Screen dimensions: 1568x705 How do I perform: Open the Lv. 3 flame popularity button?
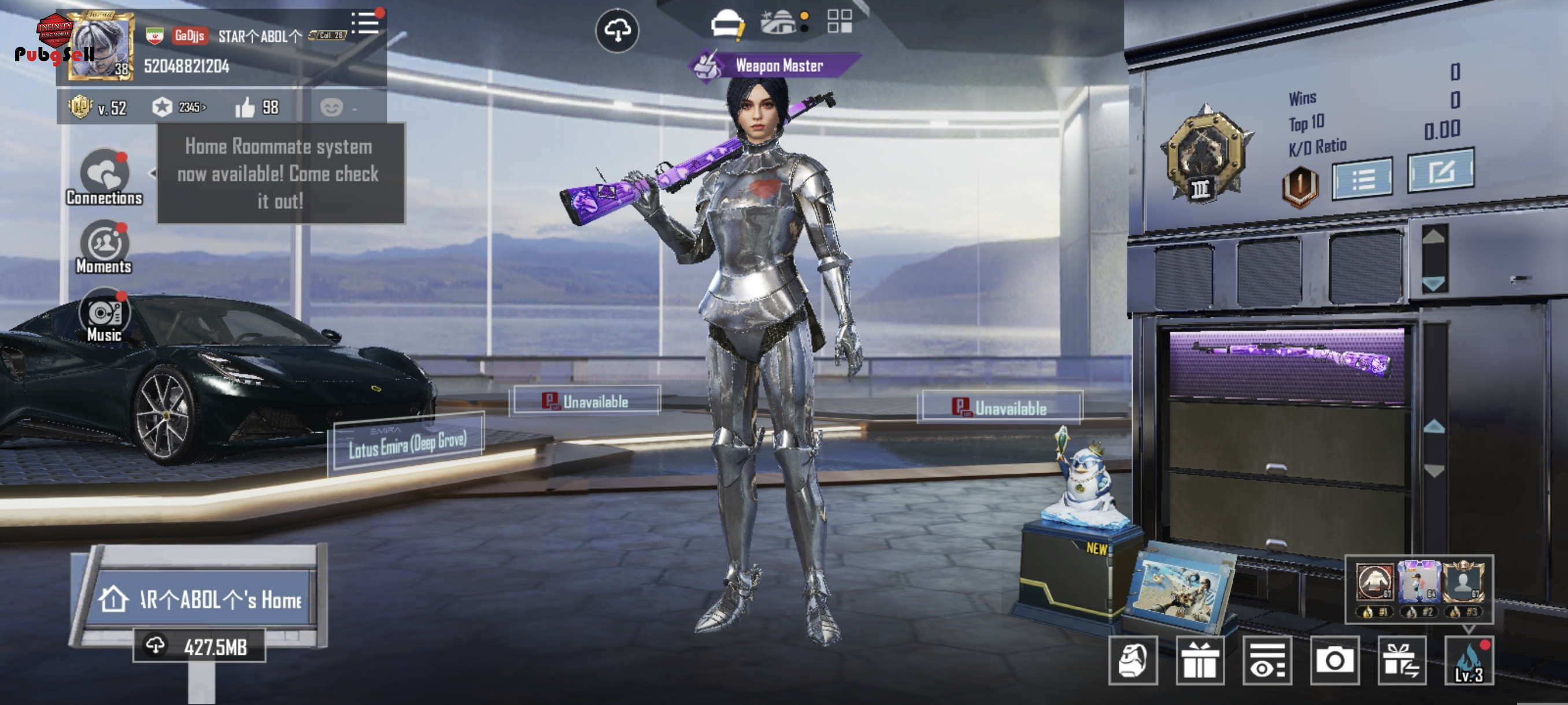[x=1468, y=662]
